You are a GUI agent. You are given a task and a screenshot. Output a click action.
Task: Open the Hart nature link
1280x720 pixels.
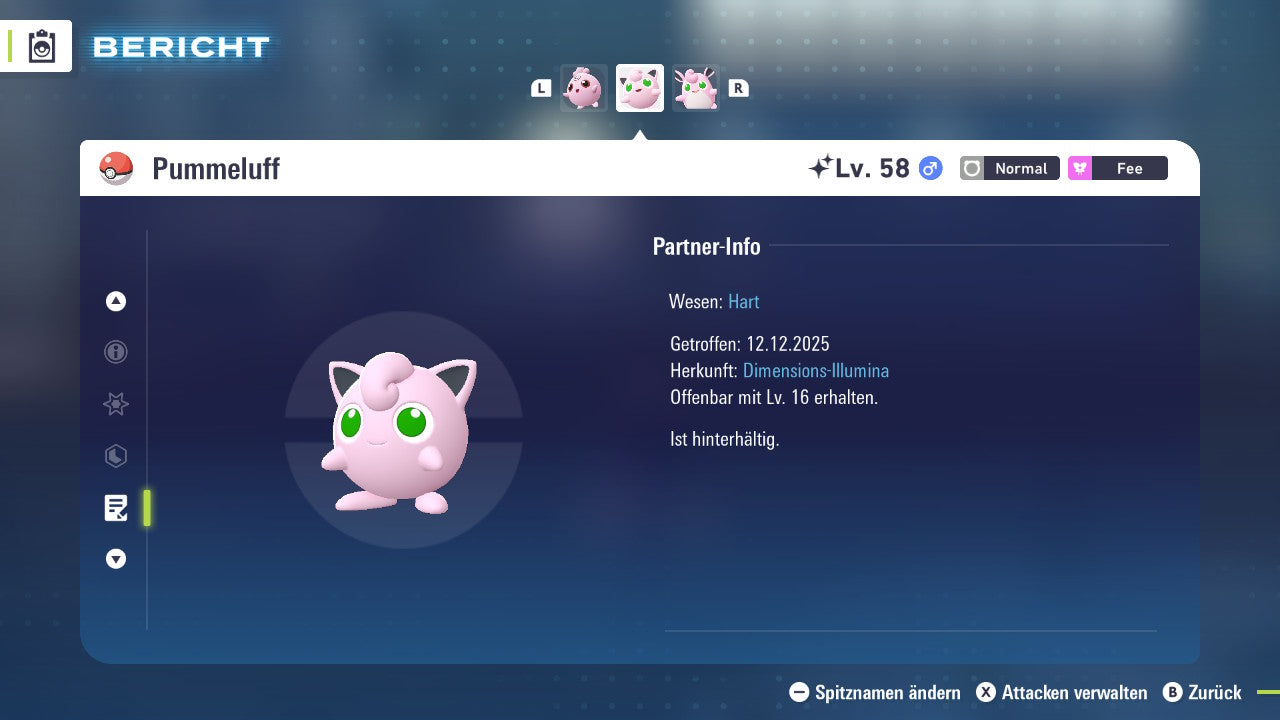tap(743, 301)
